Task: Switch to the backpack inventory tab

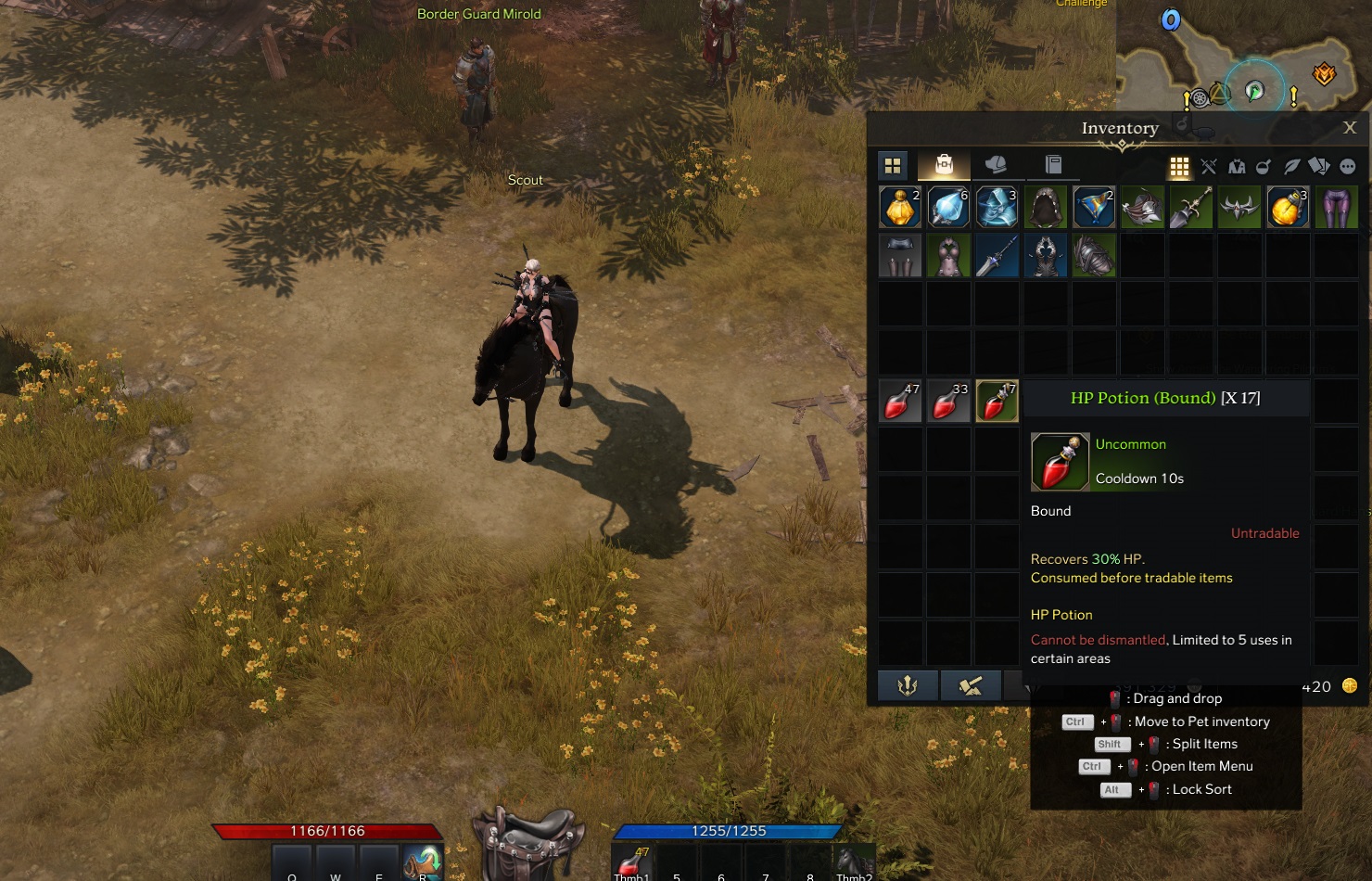Action: (944, 165)
